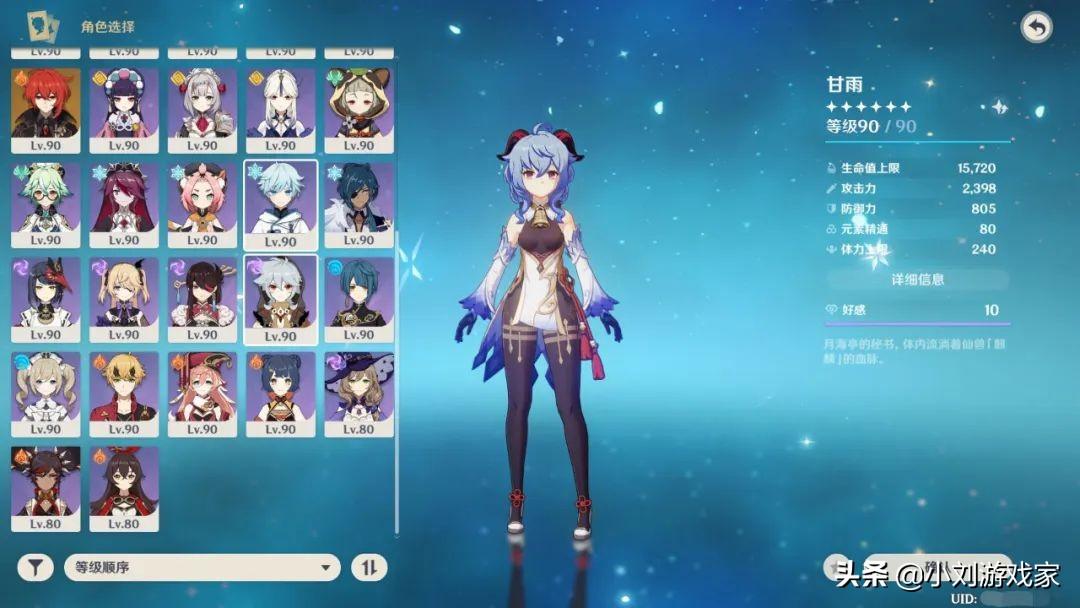Pick Barbara with blonde twin tails
Image resolution: width=1080 pixels, height=608 pixels.
(x=46, y=393)
